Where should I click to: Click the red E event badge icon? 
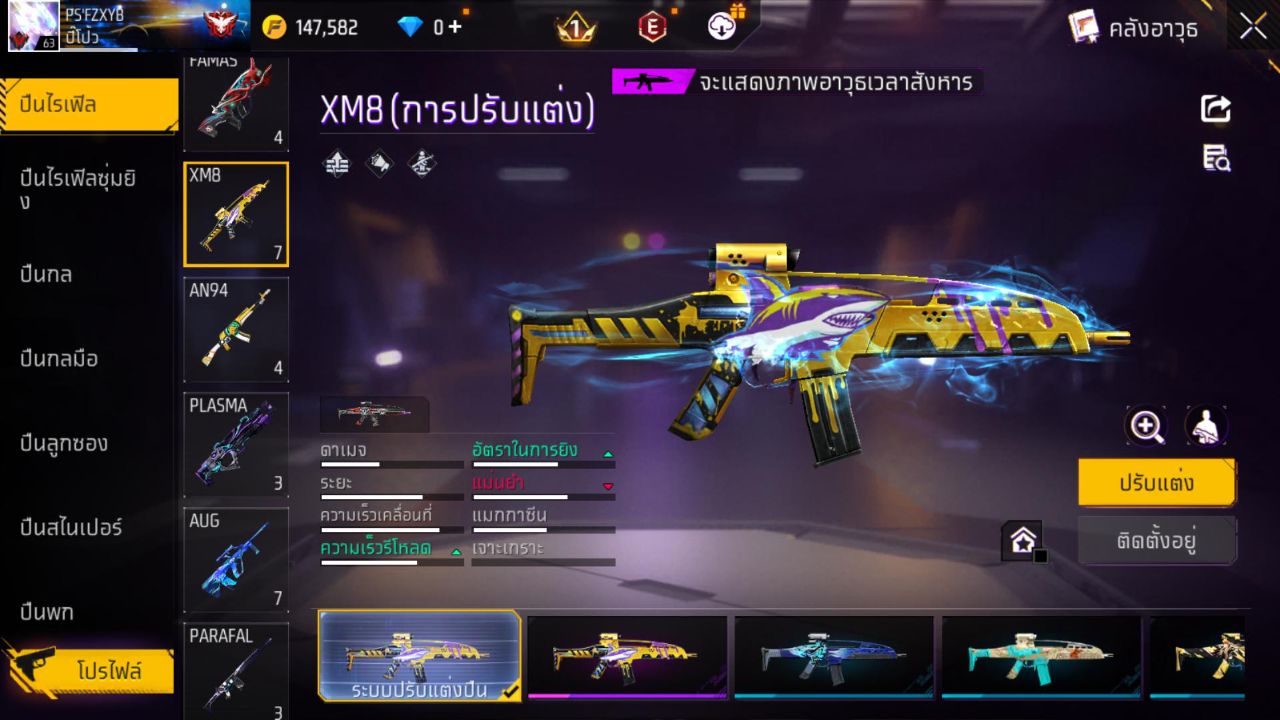point(651,27)
